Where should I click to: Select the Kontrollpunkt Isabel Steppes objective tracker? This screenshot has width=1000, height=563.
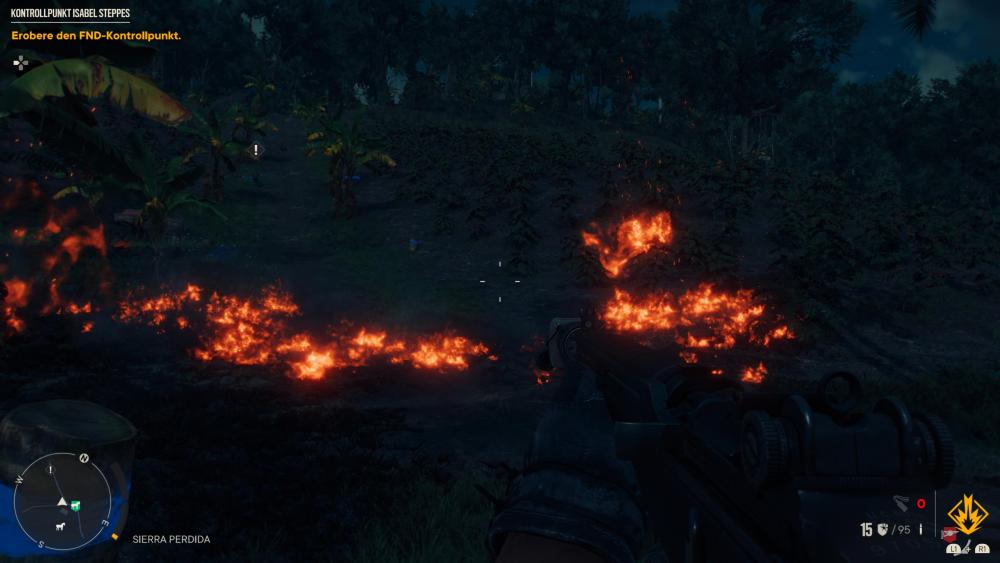(x=70, y=14)
